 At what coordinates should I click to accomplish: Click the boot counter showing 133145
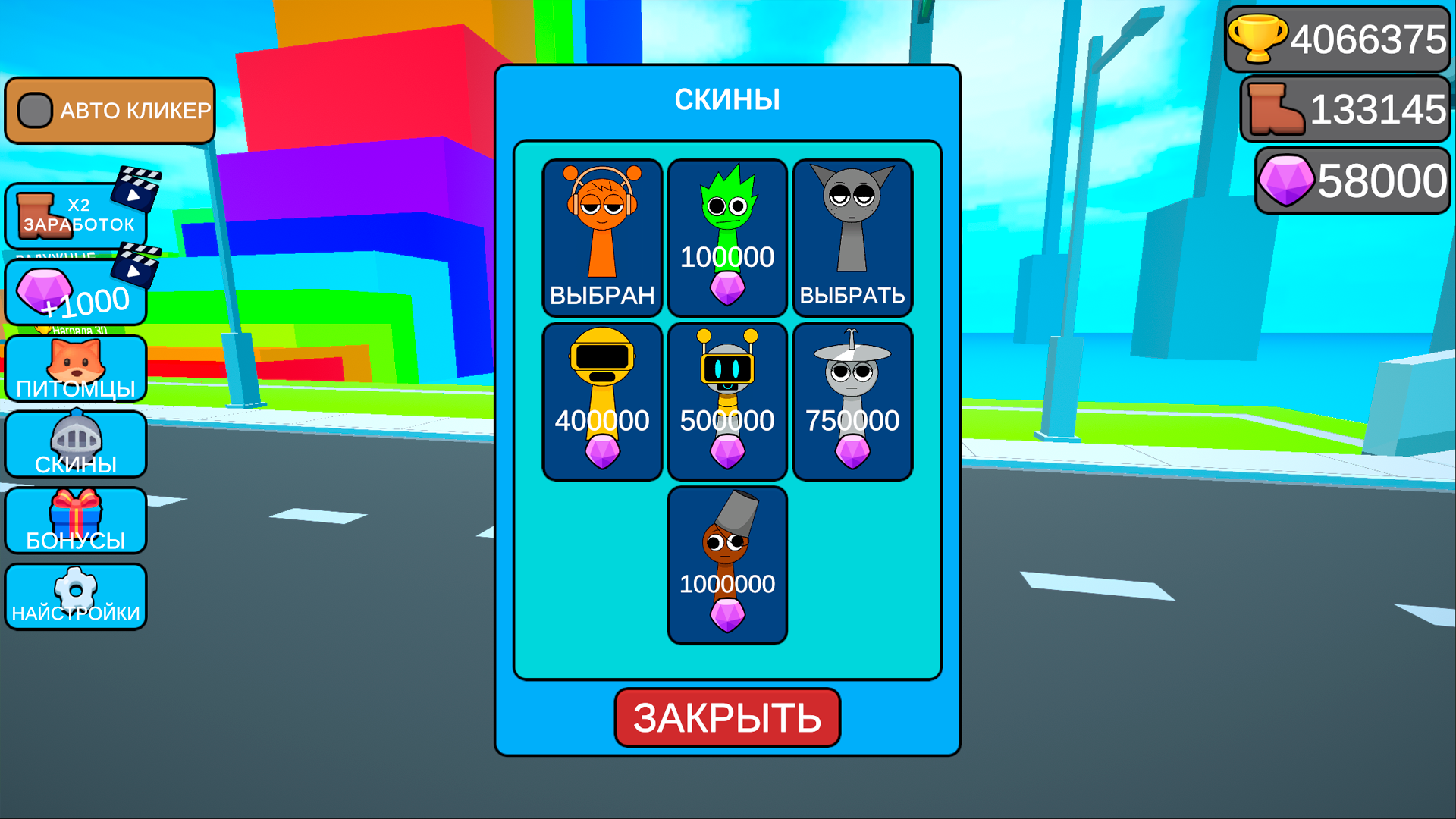[1346, 110]
